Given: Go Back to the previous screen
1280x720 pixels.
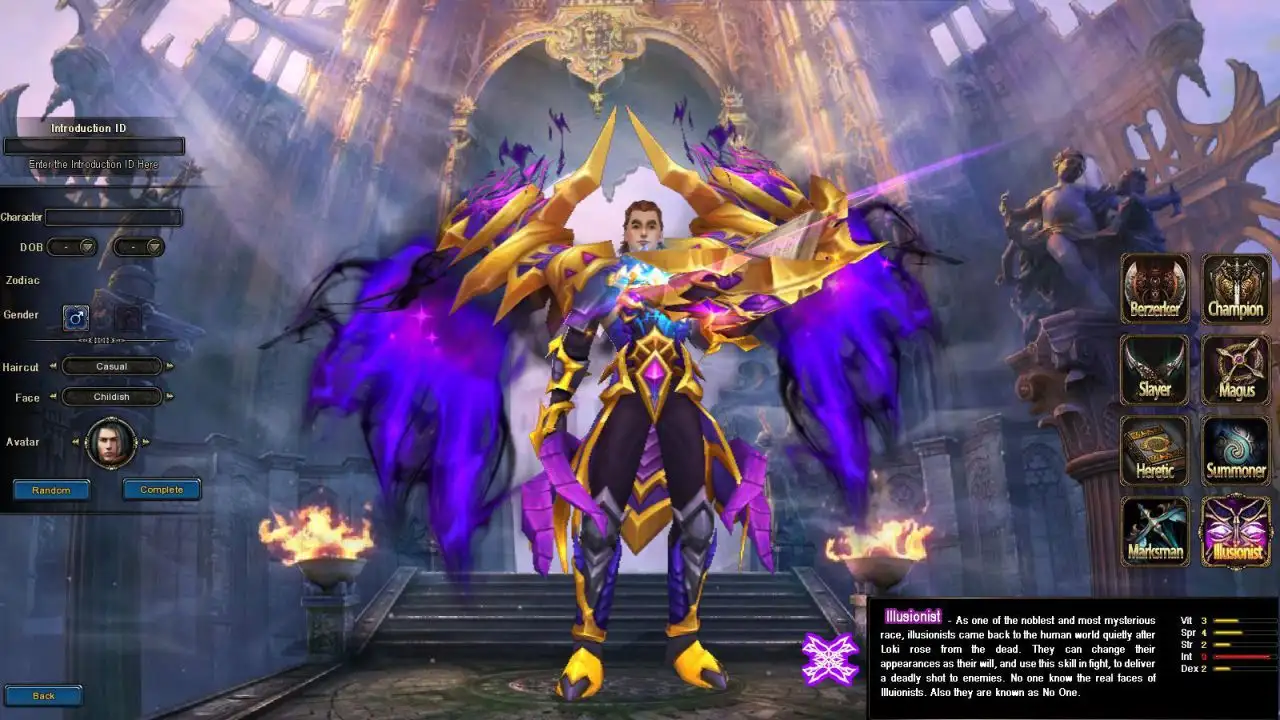Looking at the screenshot, I should coord(43,696).
